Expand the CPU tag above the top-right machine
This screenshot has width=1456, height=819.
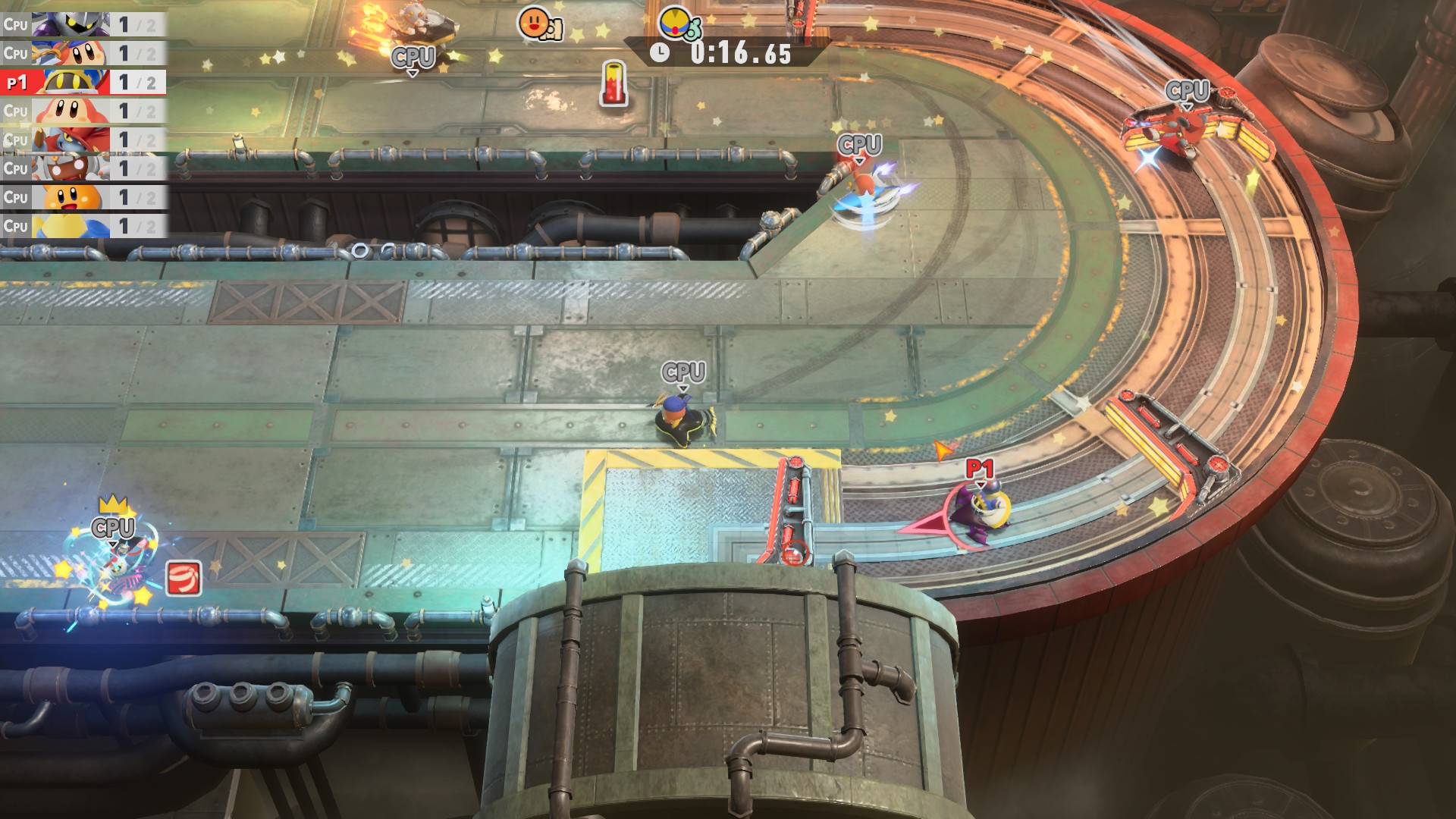click(1186, 92)
